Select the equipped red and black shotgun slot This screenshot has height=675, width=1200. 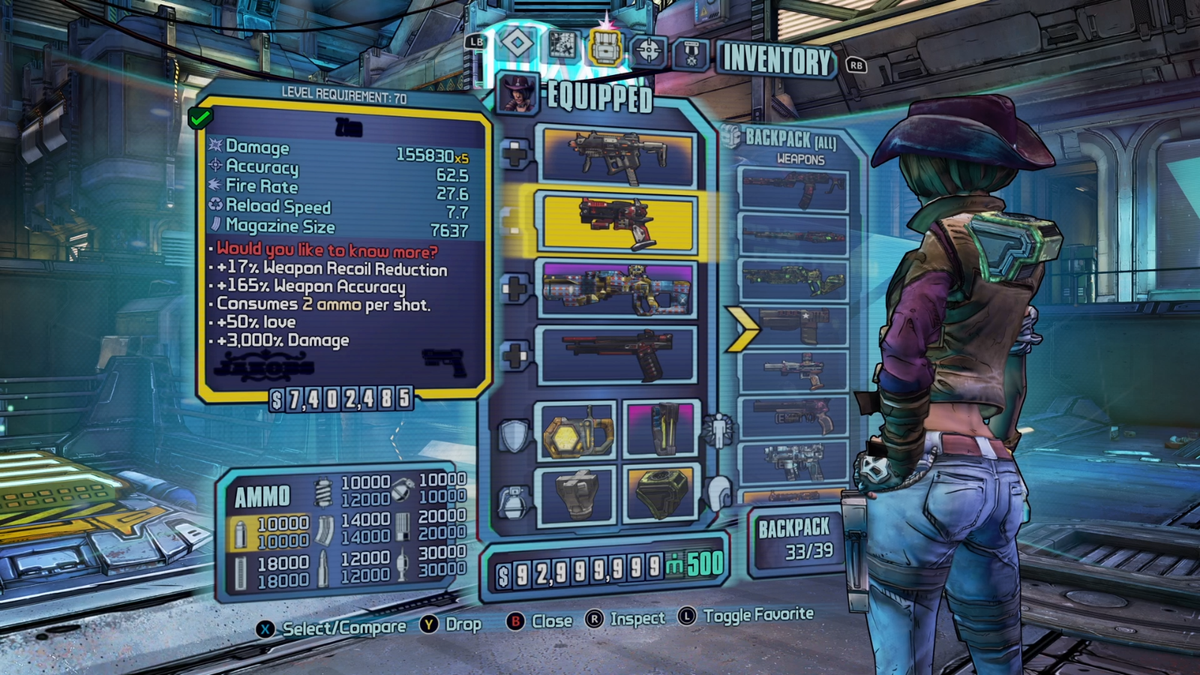tap(616, 353)
